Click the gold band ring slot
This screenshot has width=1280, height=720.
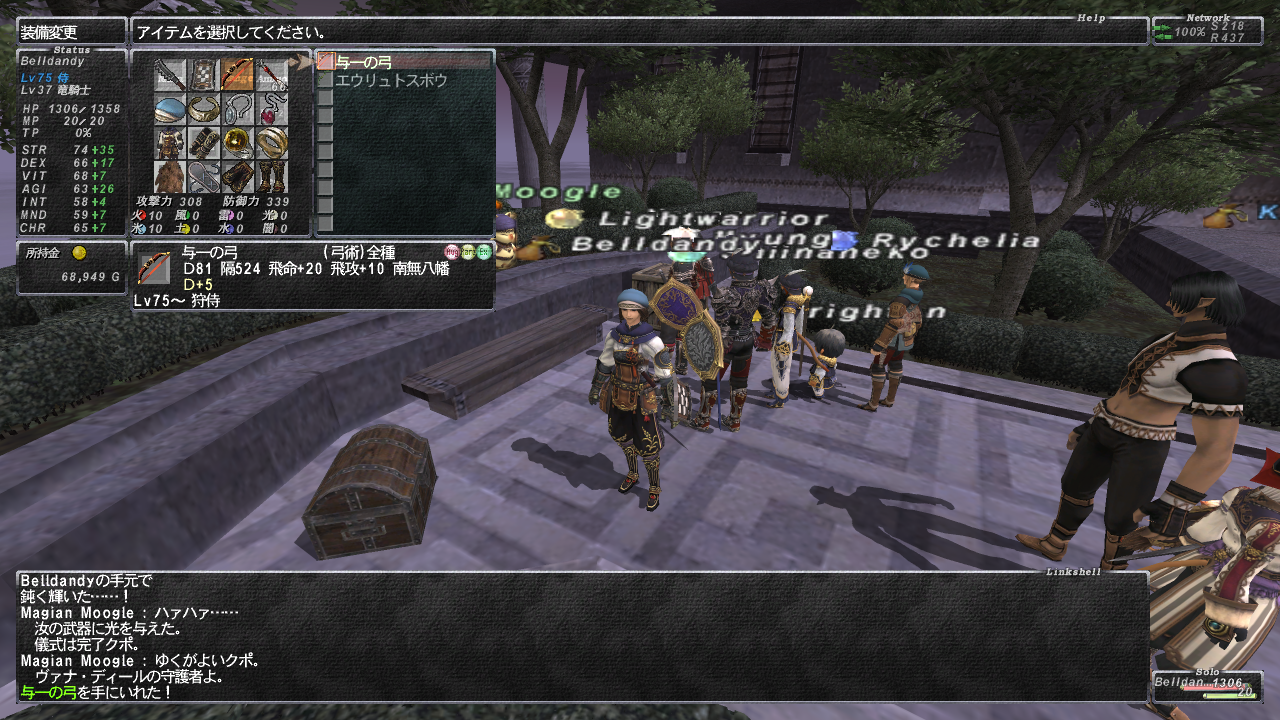pos(272,144)
